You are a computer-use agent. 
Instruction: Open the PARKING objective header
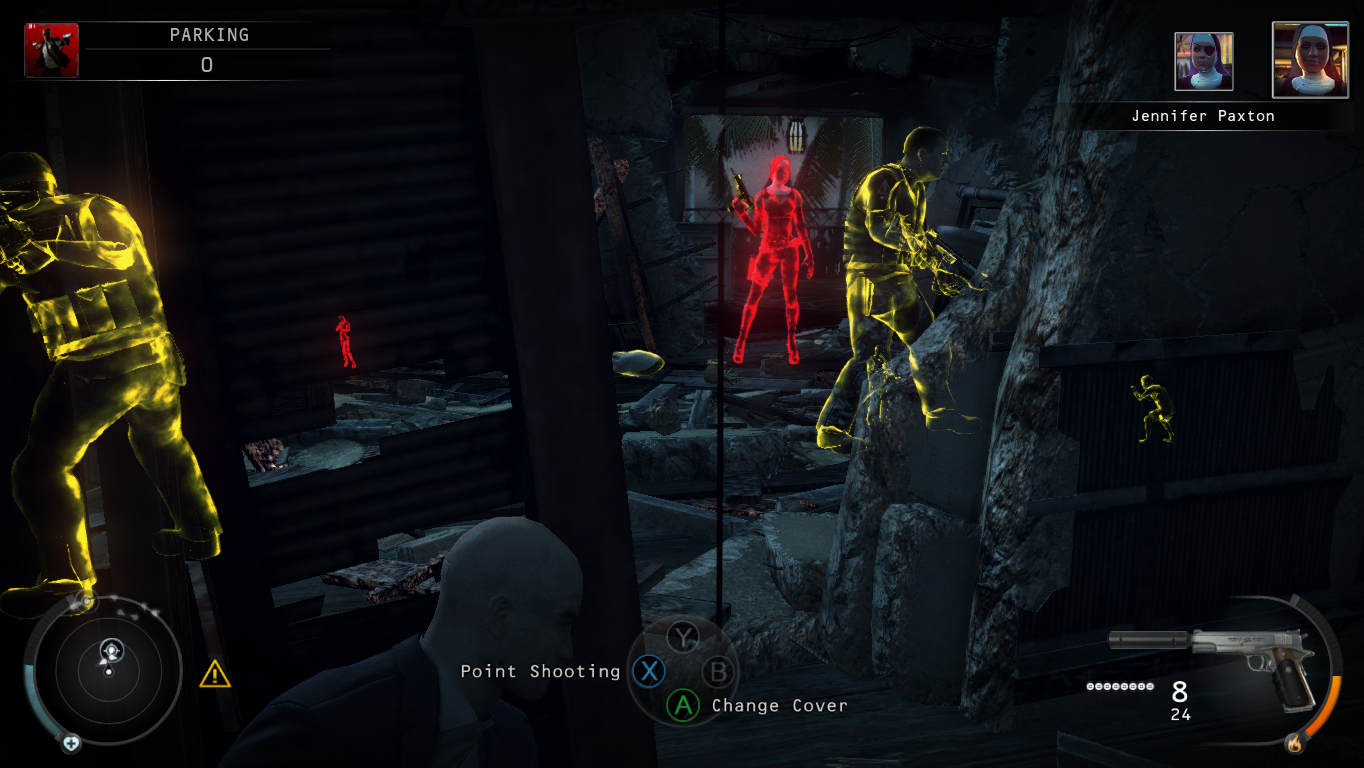212,35
